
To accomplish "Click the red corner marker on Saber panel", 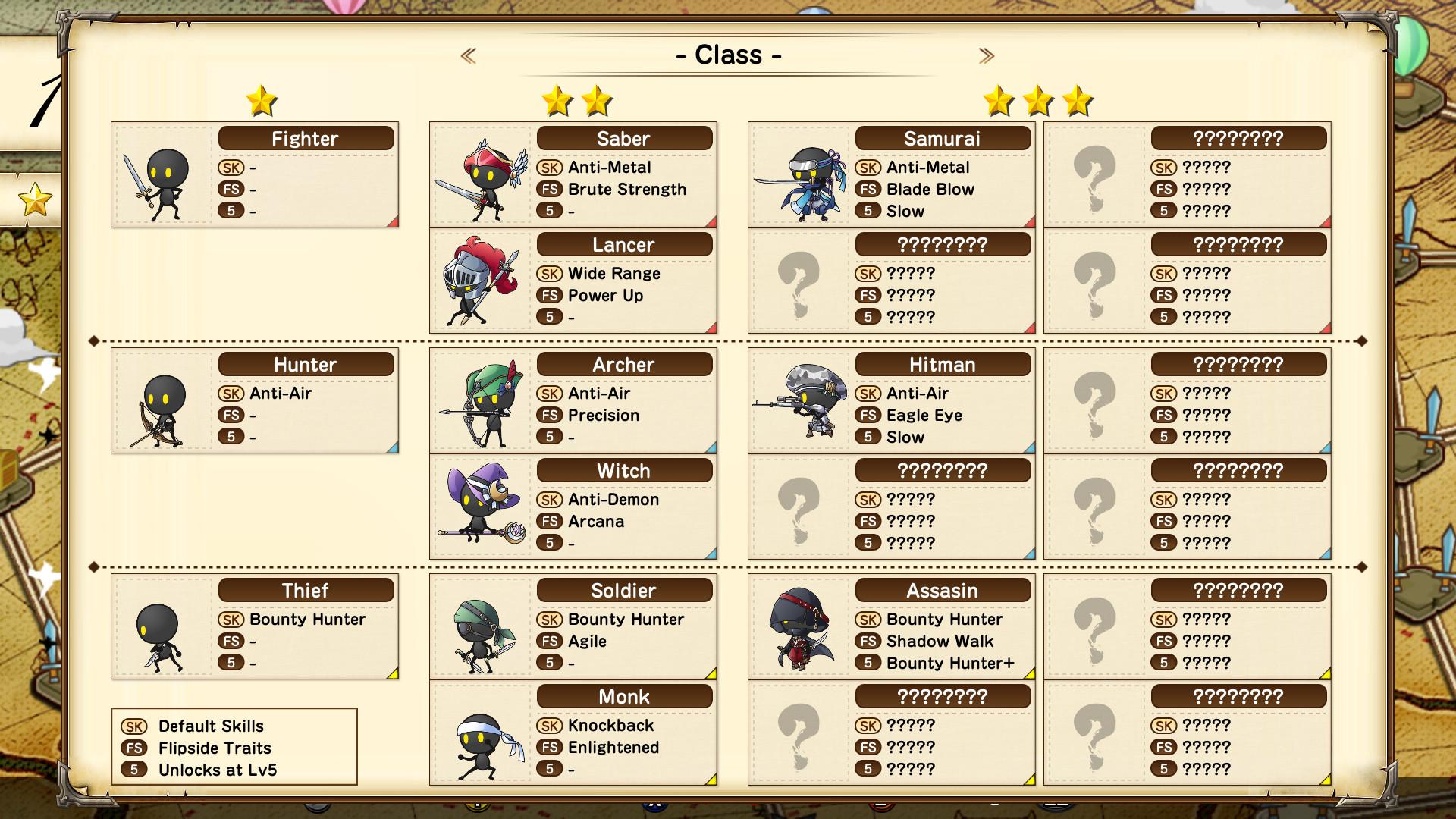I will point(711,221).
